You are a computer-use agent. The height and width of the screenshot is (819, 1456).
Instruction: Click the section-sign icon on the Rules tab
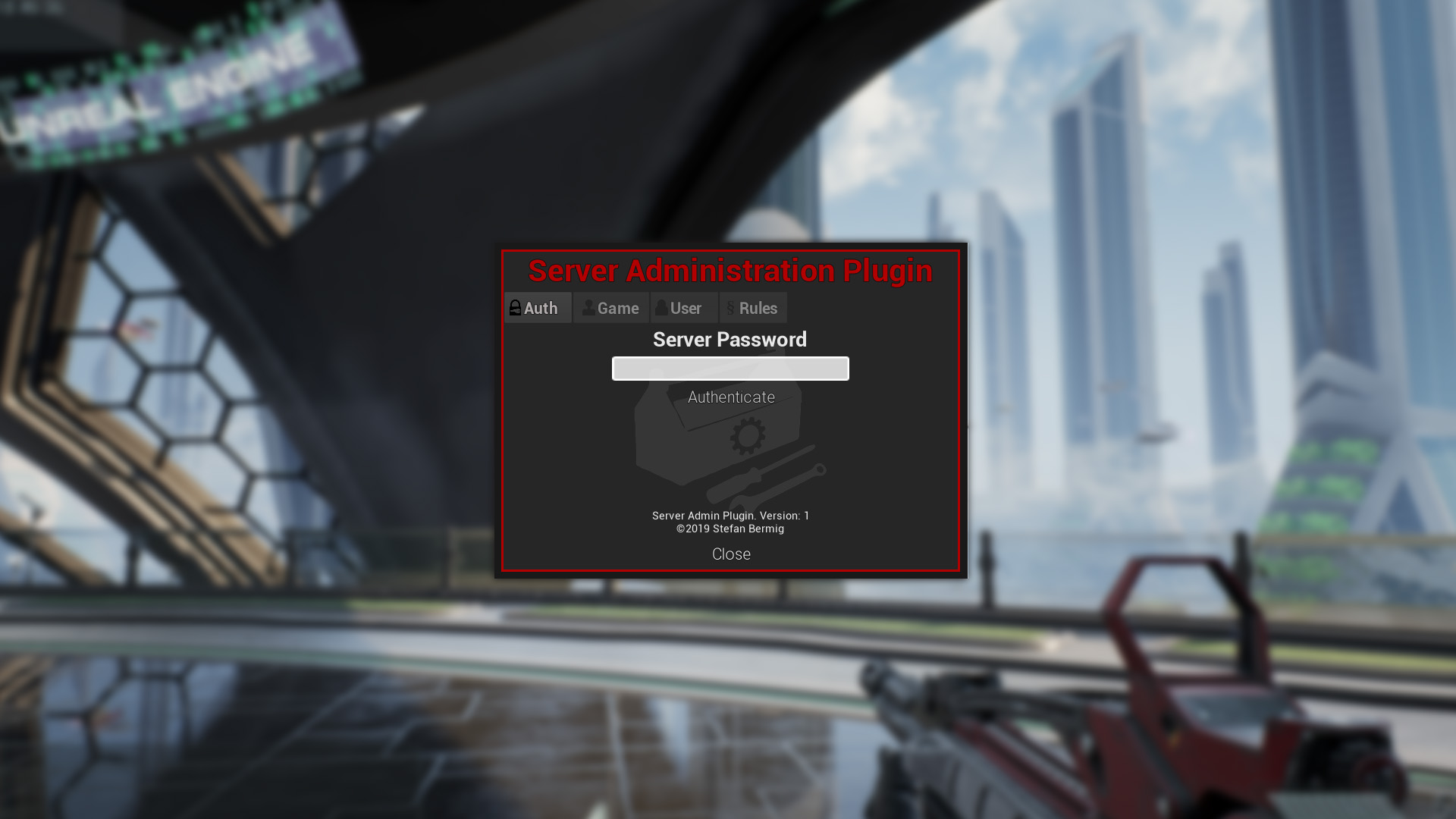coord(730,308)
